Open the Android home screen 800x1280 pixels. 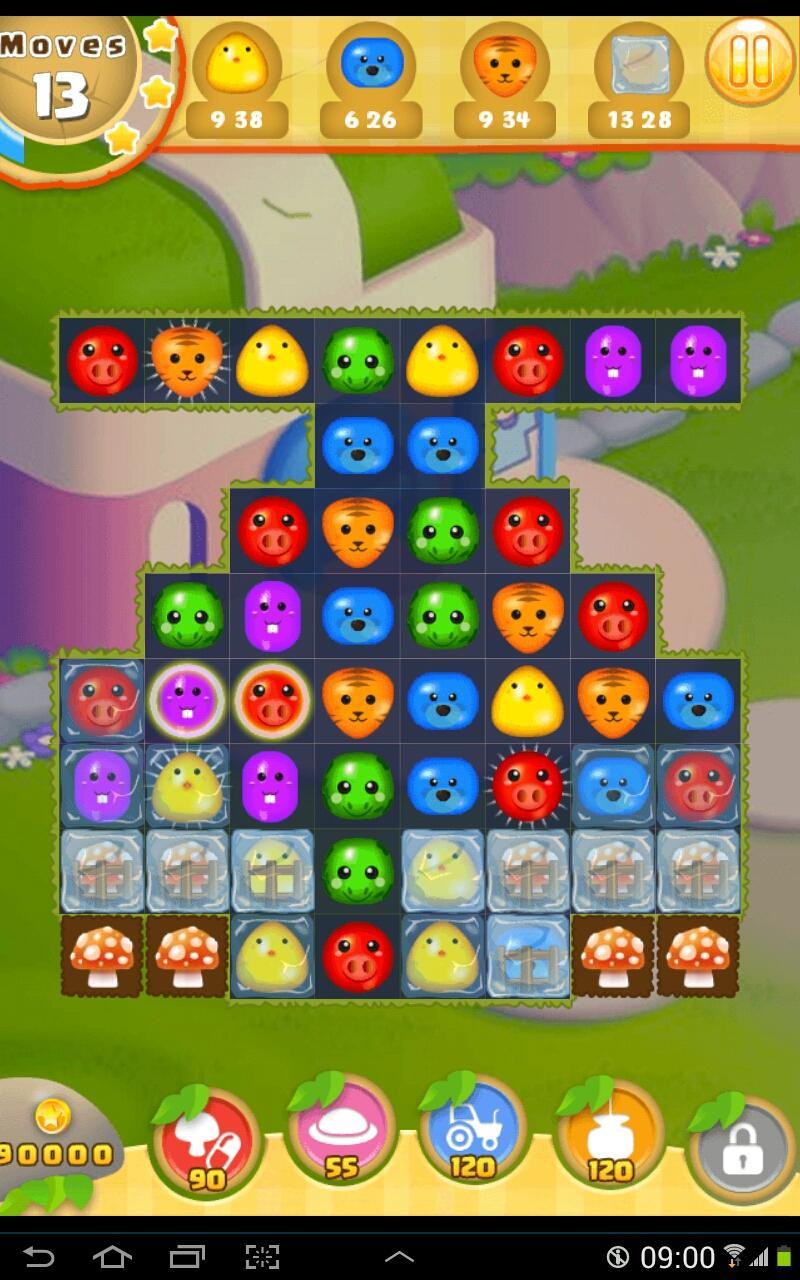[112, 1255]
